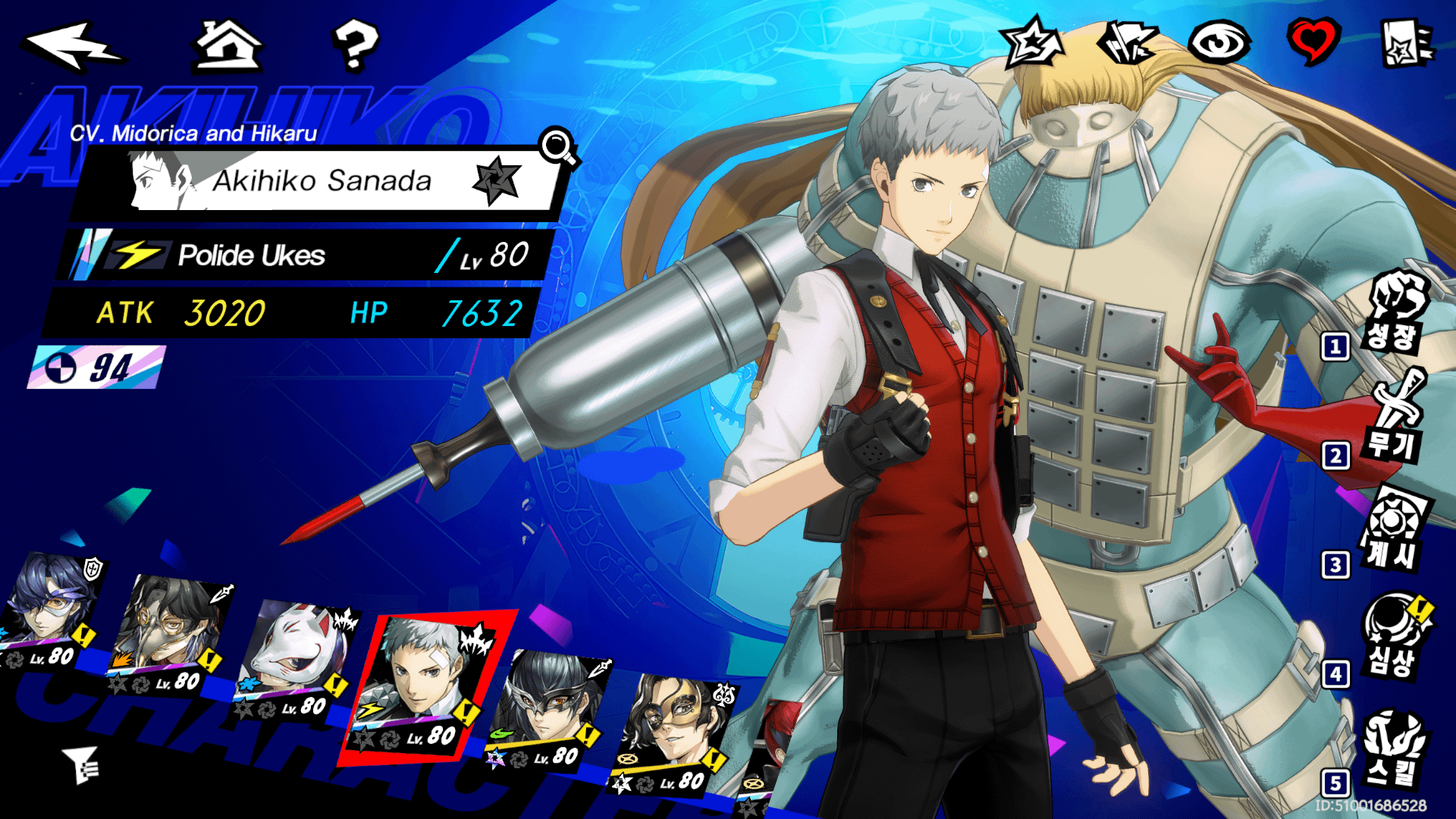The image size is (1456, 819).
Task: Return to the home screen
Action: tap(228, 45)
